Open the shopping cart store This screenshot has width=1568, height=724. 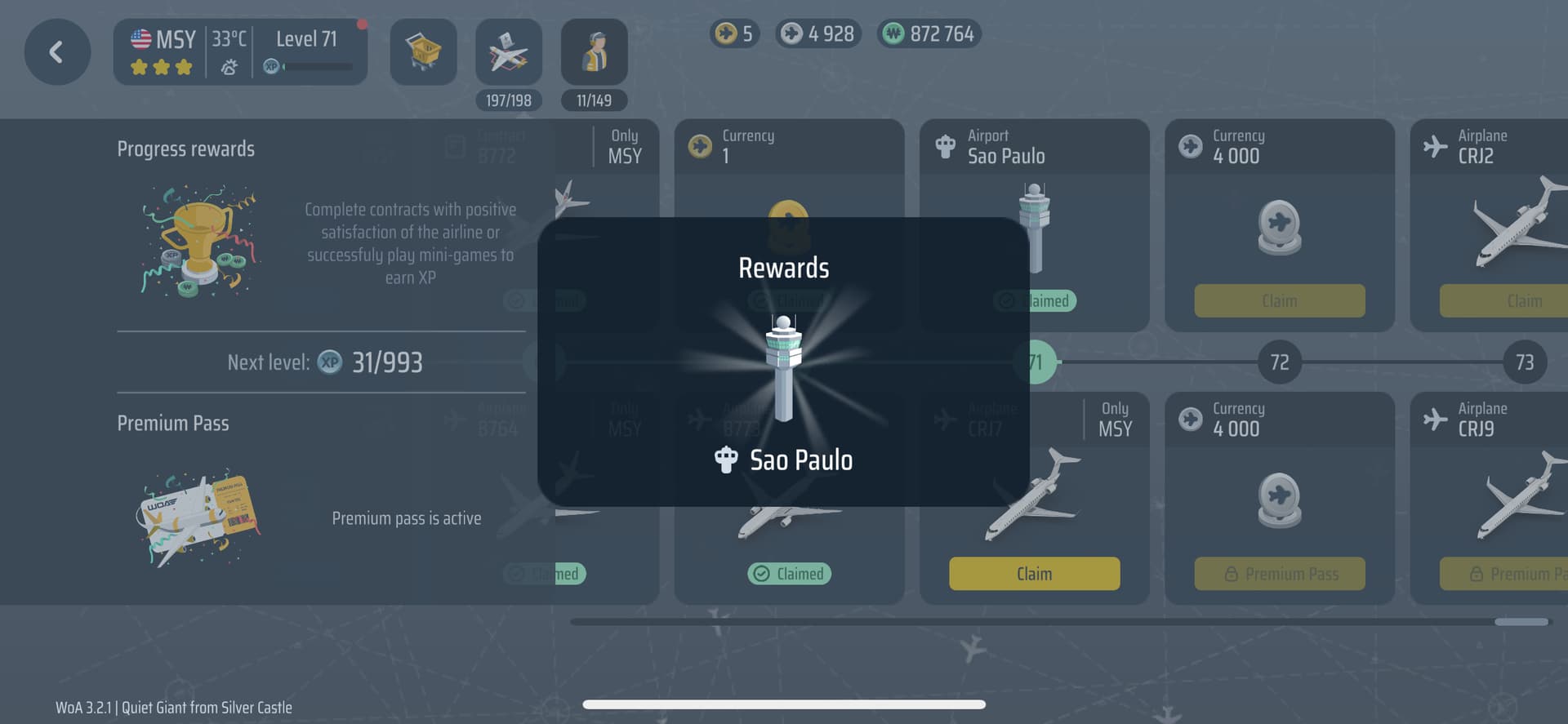pos(423,53)
